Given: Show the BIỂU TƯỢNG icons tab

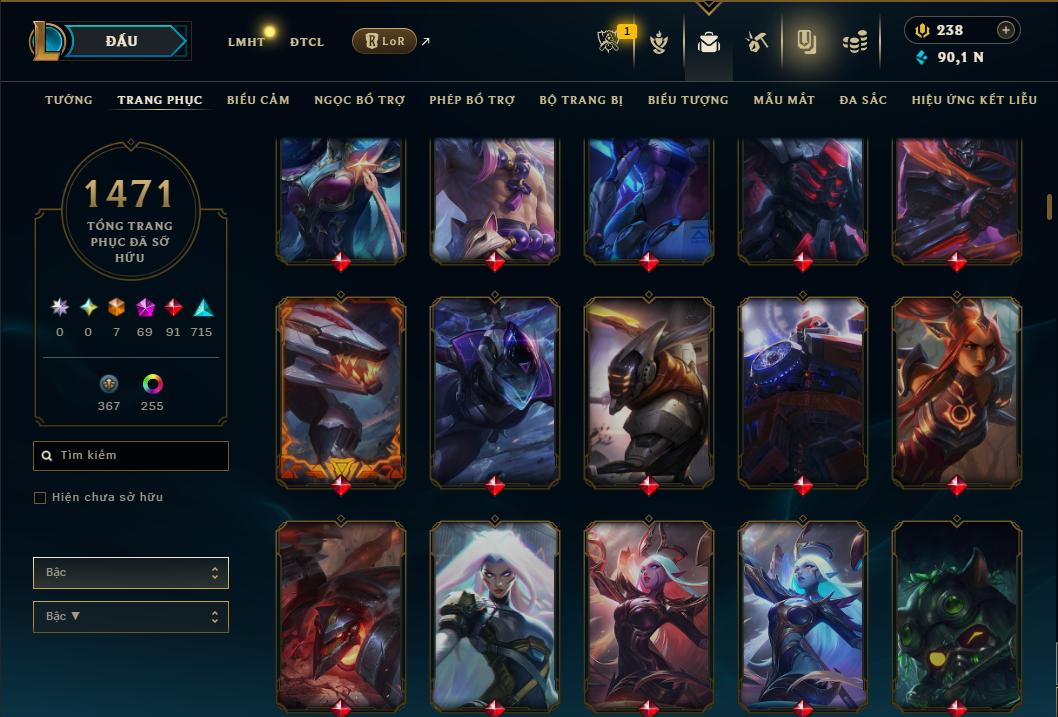Looking at the screenshot, I should click(688, 100).
